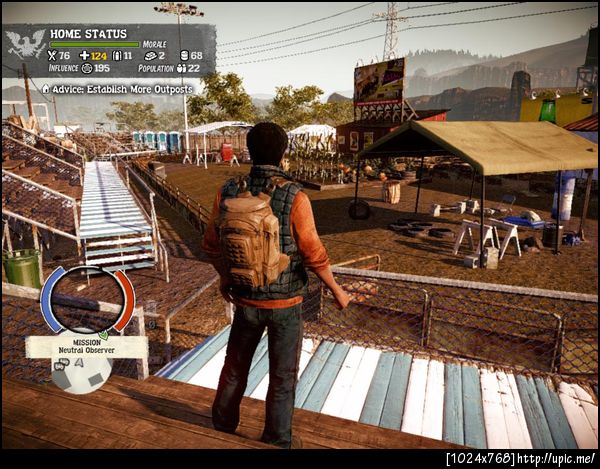Select the Neutral Observer mission tracker
The image size is (600, 469).
[x=85, y=347]
